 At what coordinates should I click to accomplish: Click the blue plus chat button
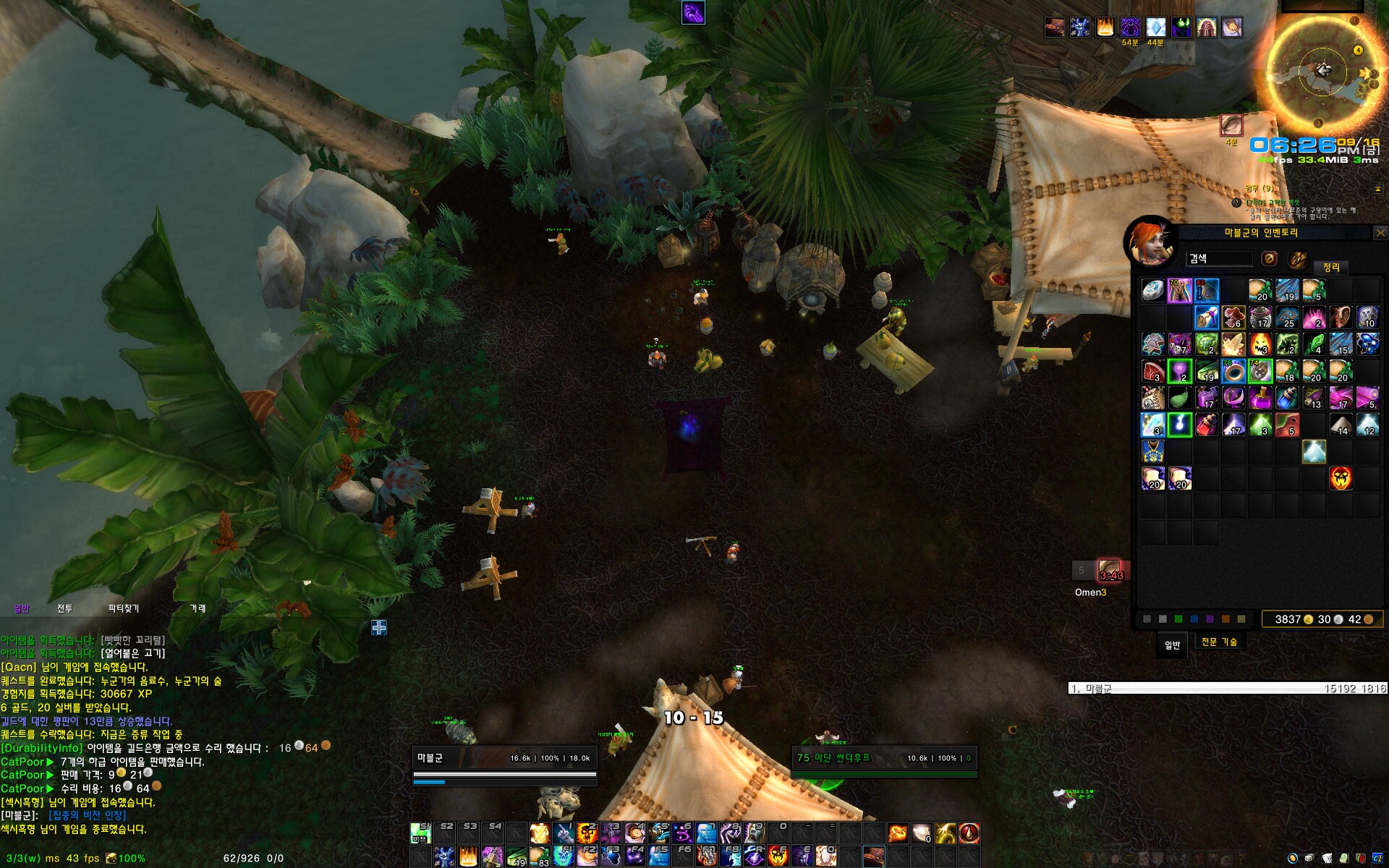tap(379, 627)
